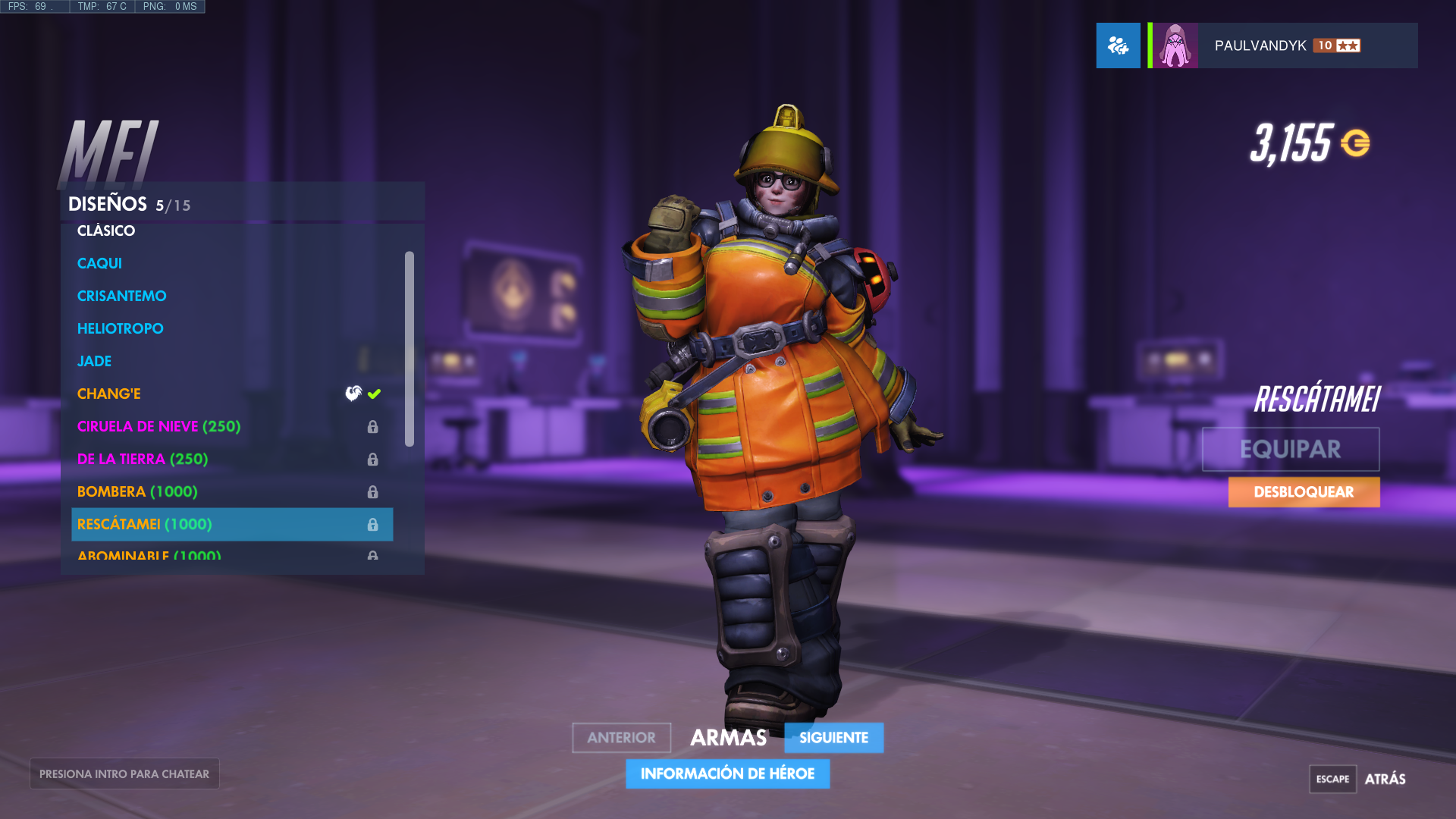1456x819 pixels.
Task: Click the lock icon on Bombera skin
Action: coord(372,491)
